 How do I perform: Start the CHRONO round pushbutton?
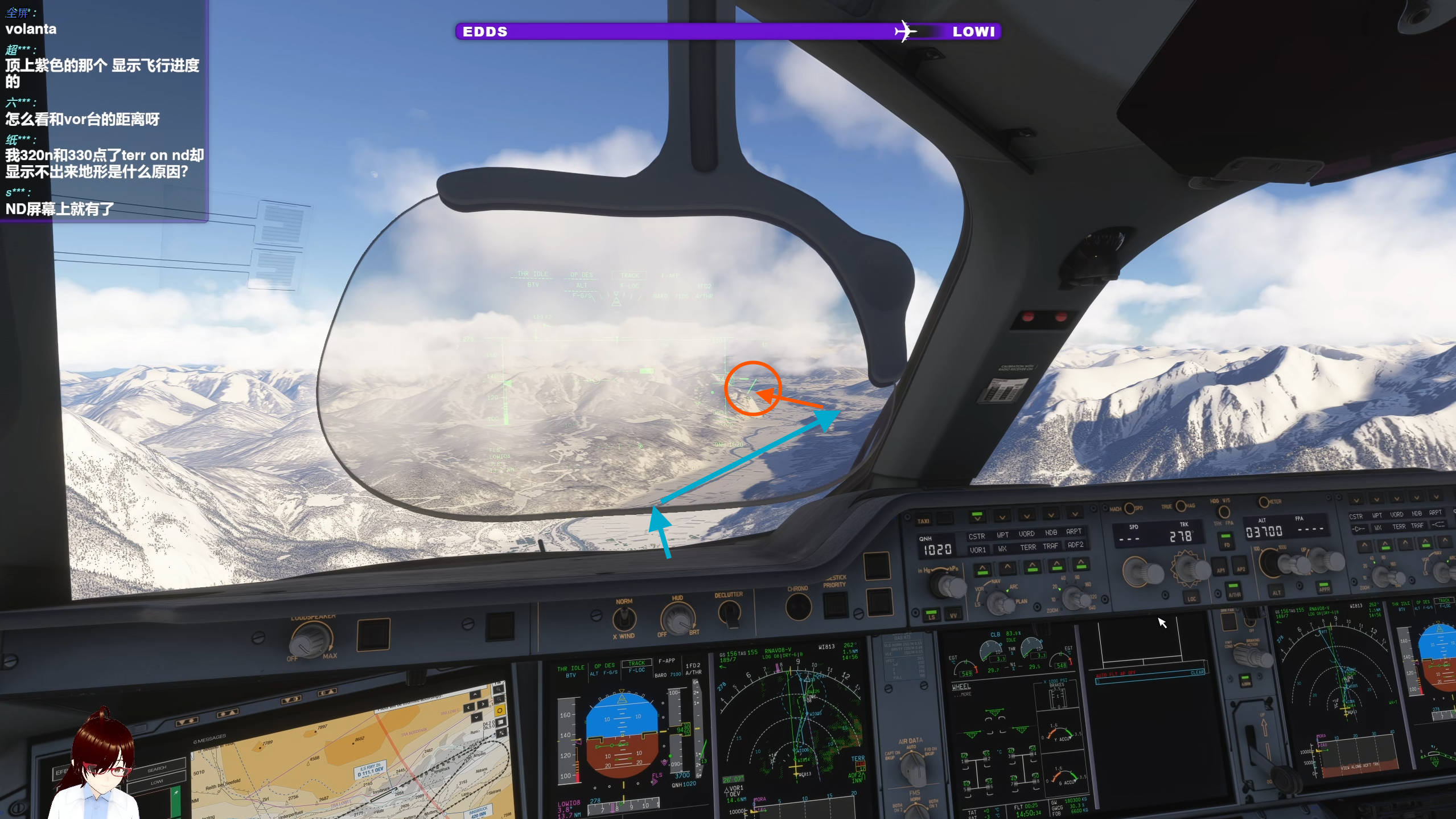(798, 607)
